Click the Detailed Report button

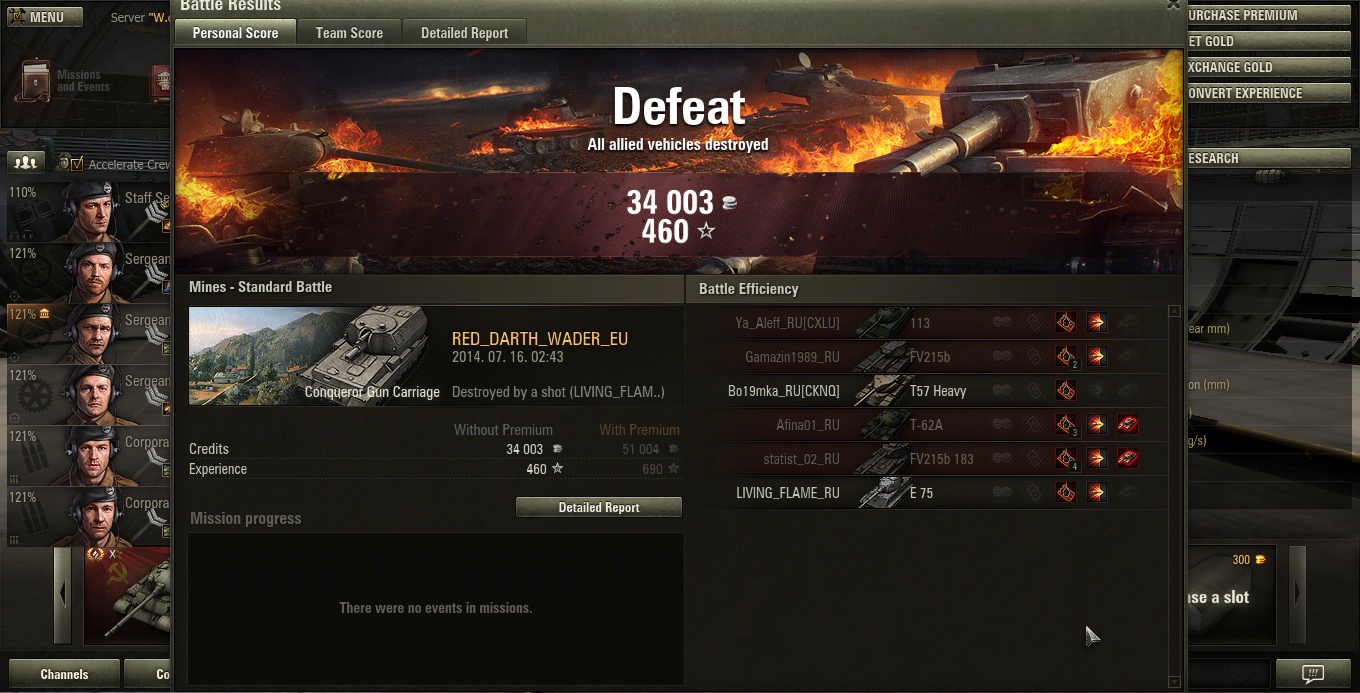598,507
